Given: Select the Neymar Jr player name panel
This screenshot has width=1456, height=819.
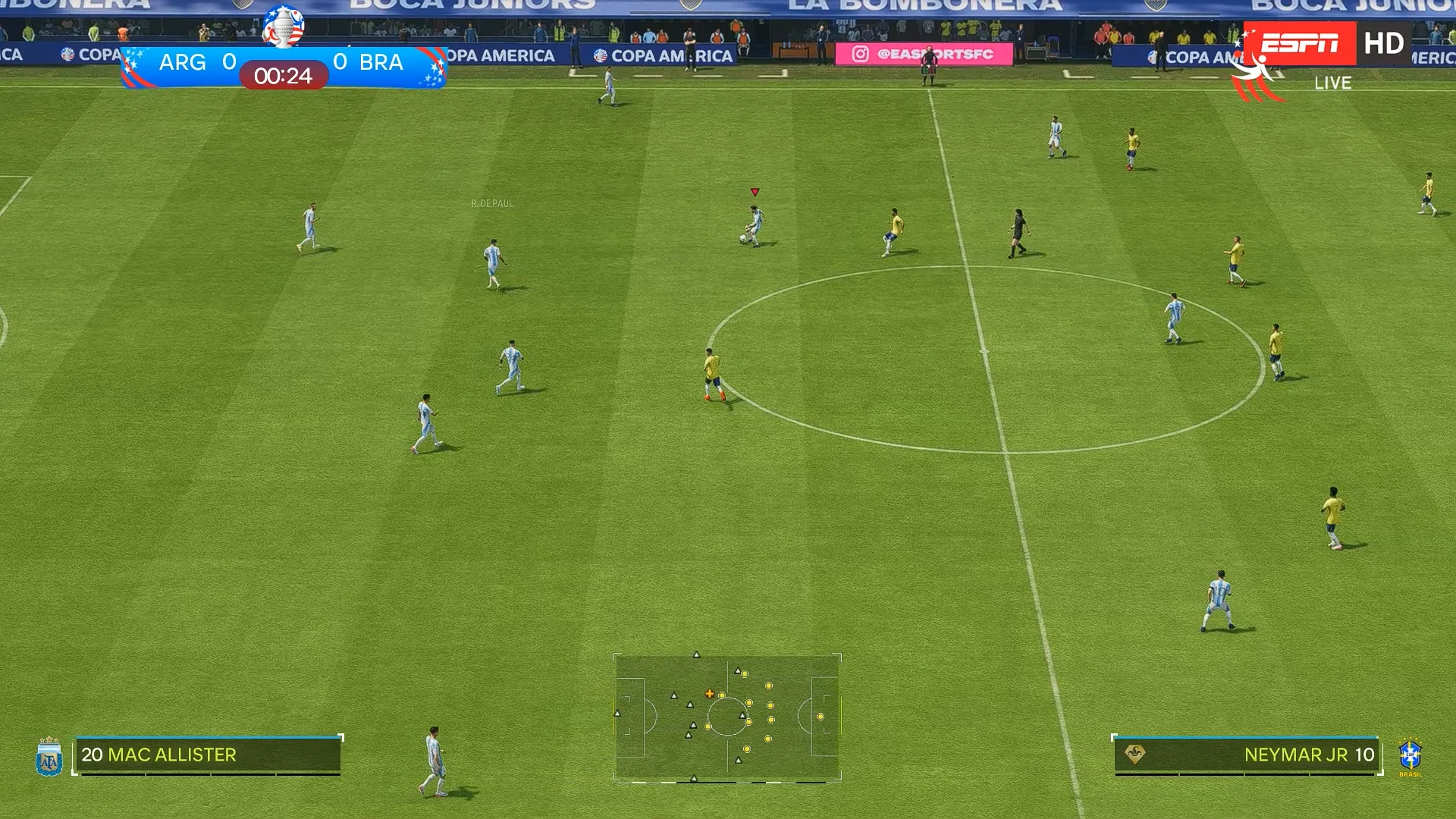Looking at the screenshot, I should pyautogui.click(x=1246, y=755).
